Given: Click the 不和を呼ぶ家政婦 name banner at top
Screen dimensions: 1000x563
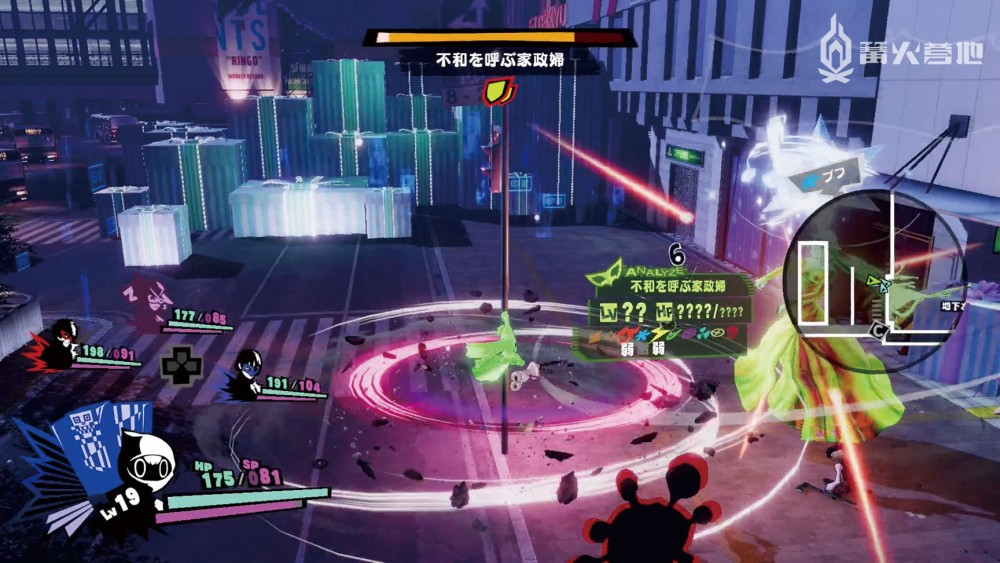Looking at the screenshot, I should 500,61.
